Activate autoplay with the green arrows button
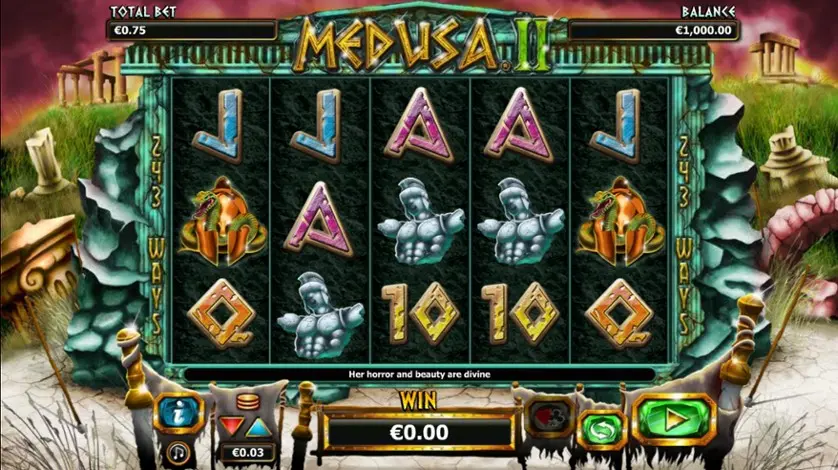The image size is (838, 470). pos(600,427)
